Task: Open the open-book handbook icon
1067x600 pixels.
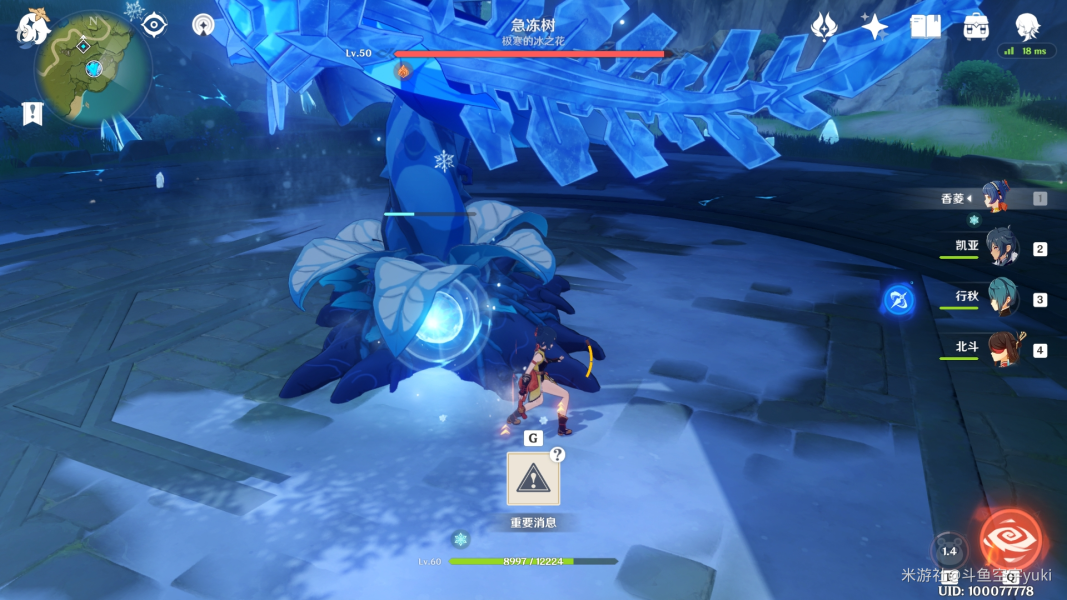Action: tap(925, 27)
